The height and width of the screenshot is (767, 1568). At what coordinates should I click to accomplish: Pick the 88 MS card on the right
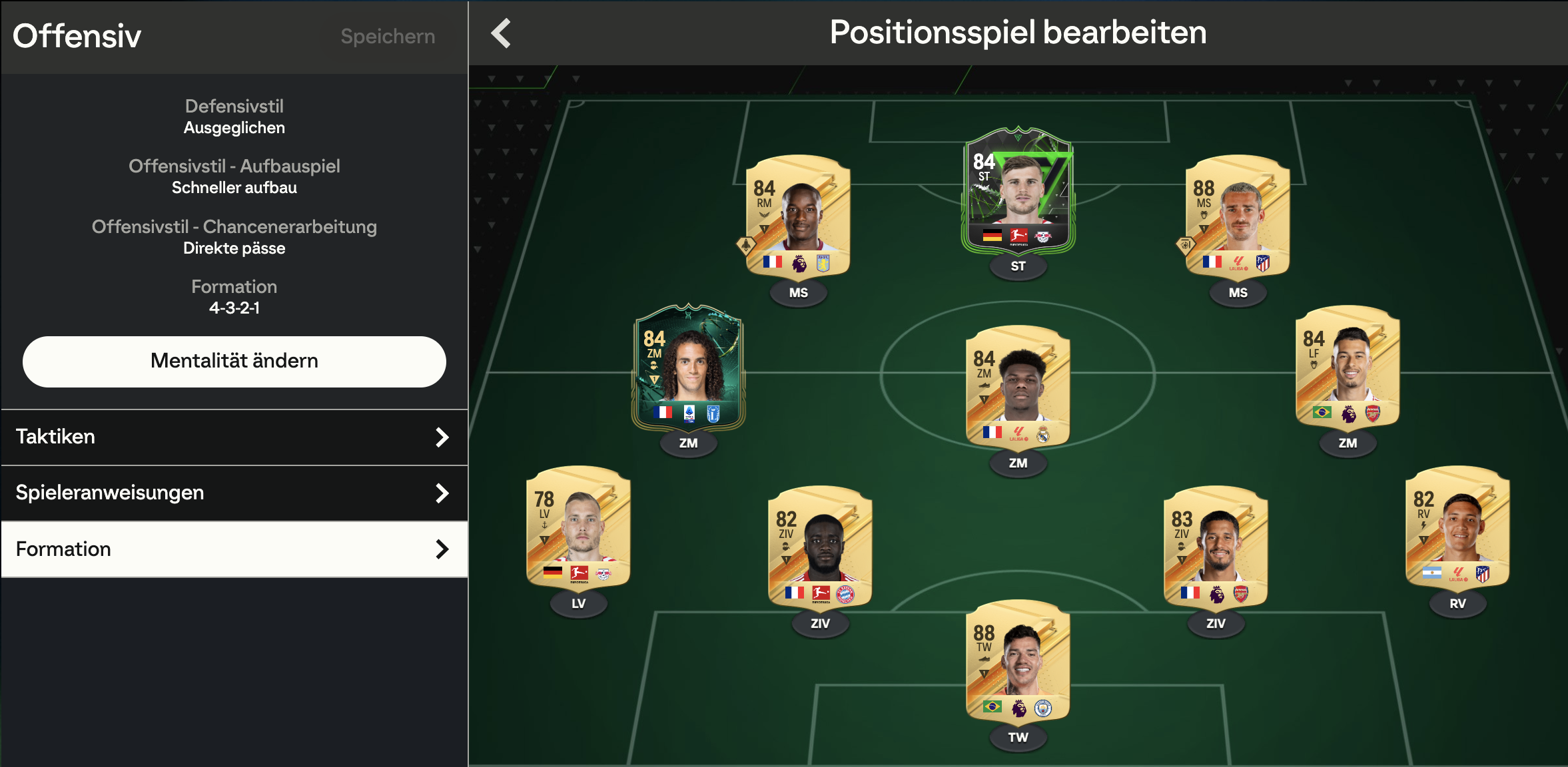click(x=1238, y=216)
